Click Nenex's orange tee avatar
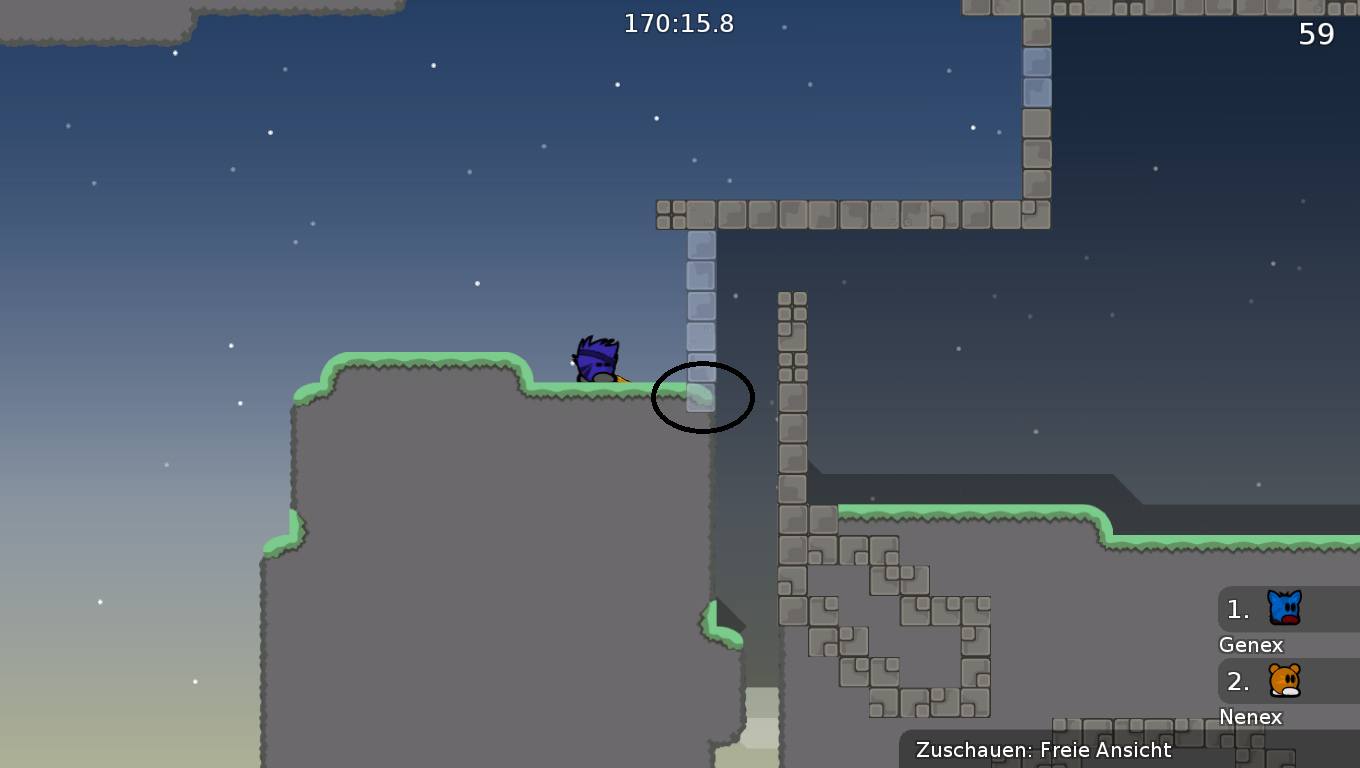 coord(1284,681)
